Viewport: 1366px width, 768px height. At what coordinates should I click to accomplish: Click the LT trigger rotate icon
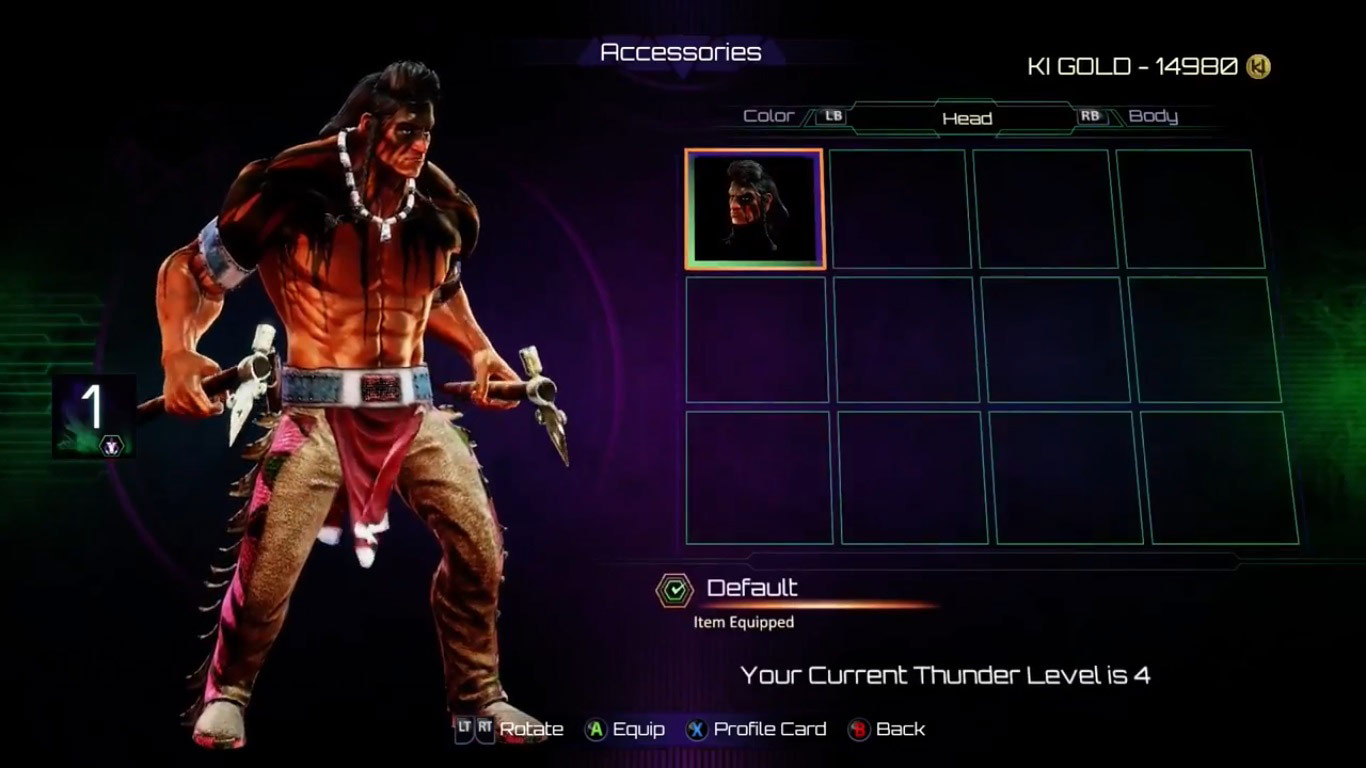(463, 729)
